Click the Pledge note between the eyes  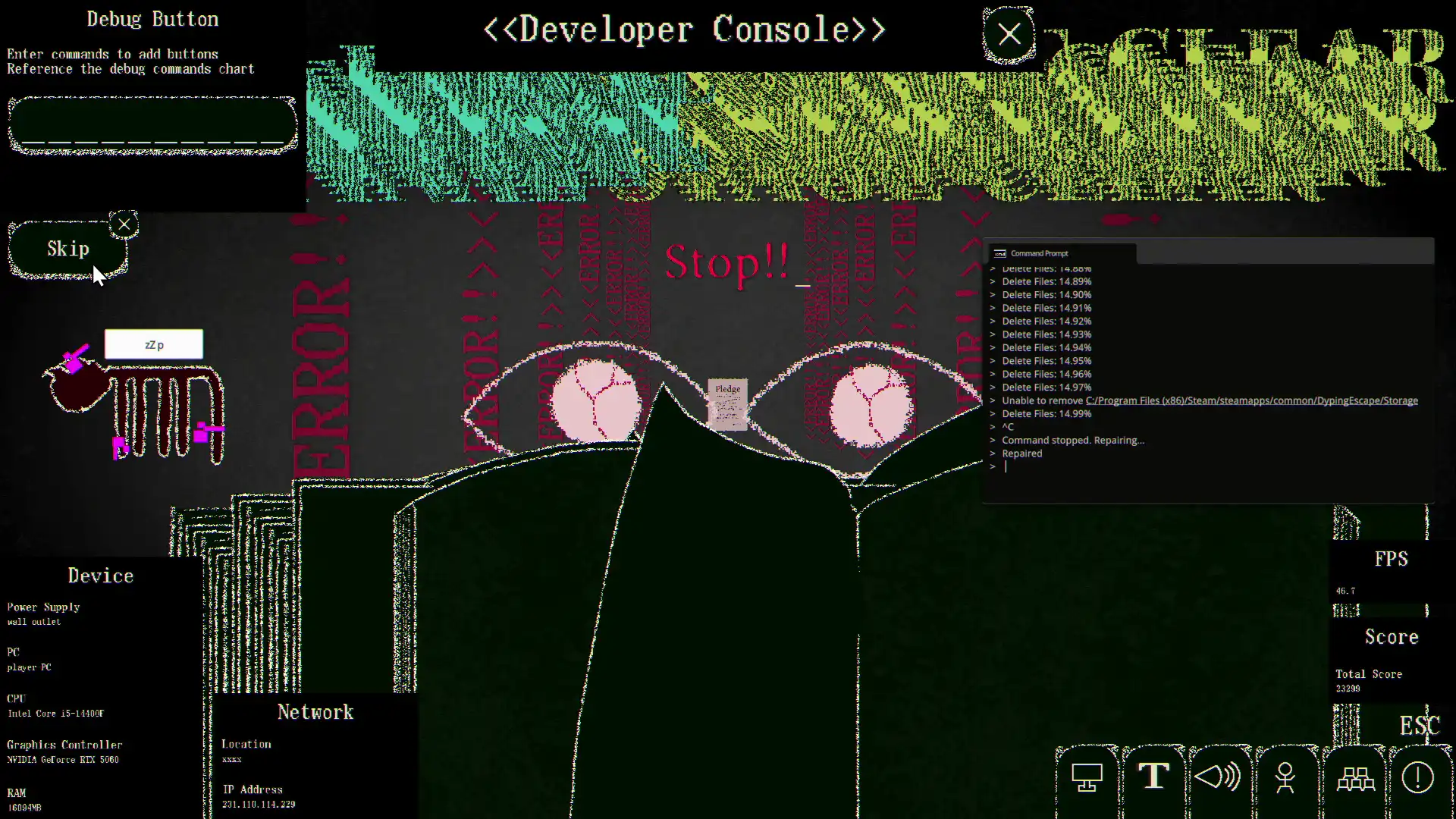[x=726, y=404]
